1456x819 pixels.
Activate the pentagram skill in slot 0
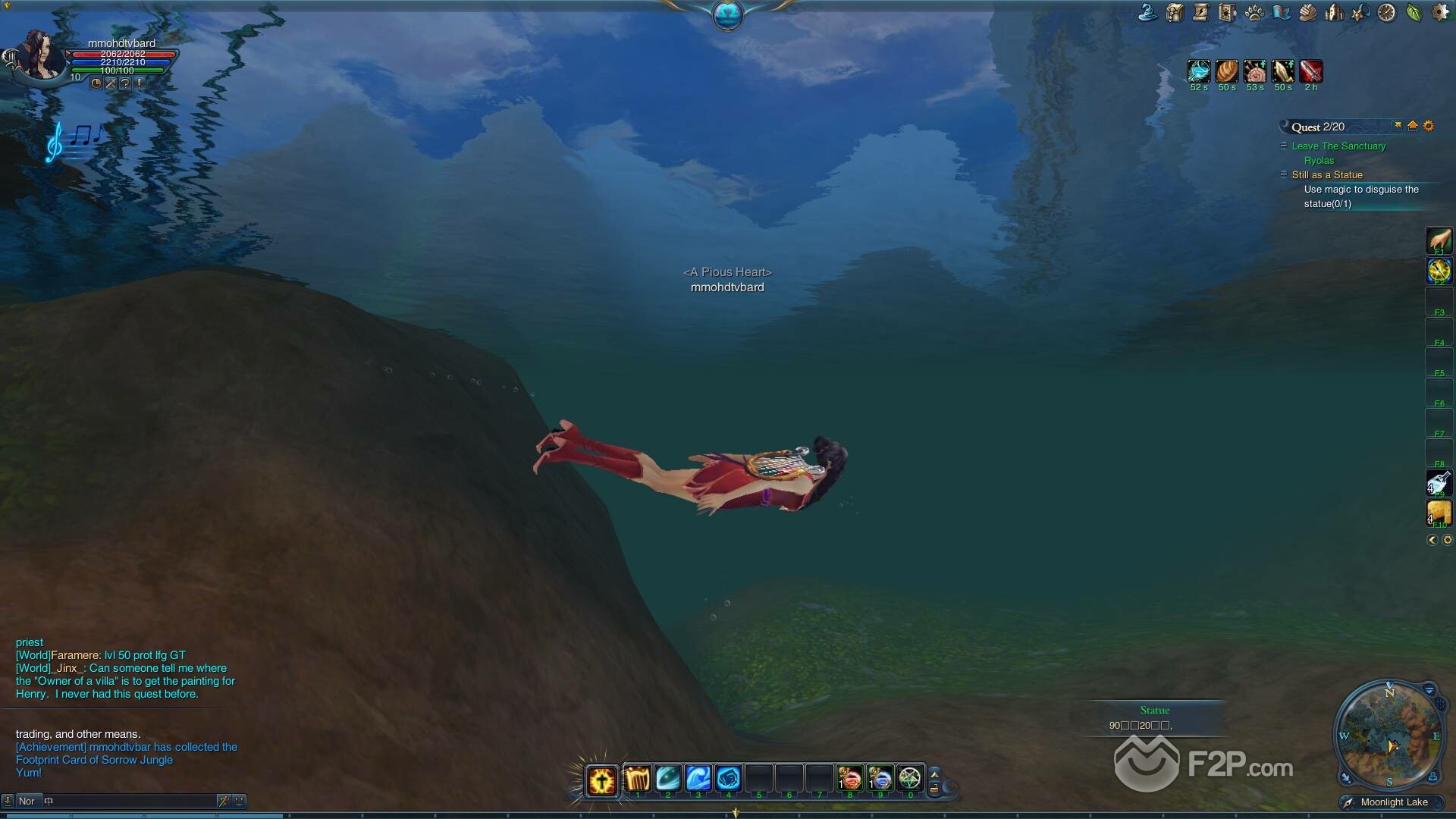click(910, 778)
